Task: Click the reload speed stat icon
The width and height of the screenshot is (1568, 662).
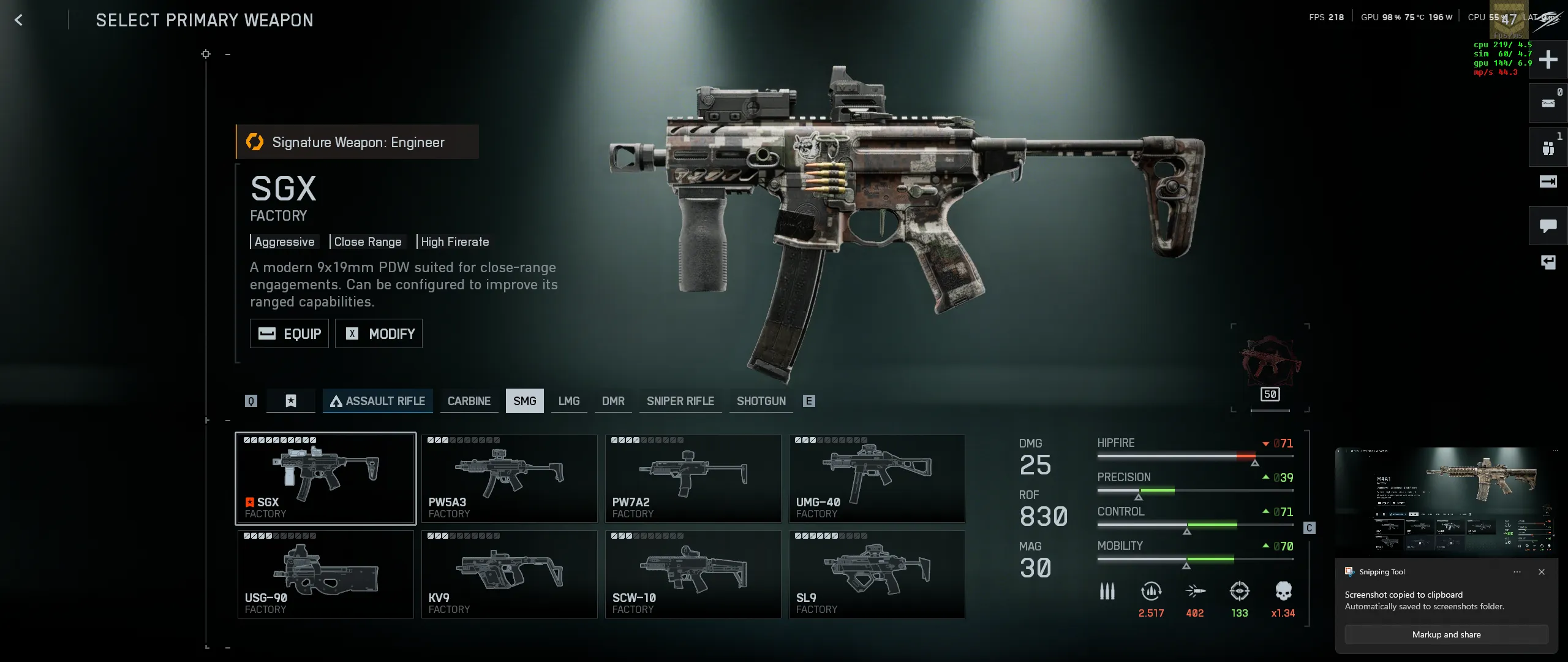Action: point(1151,590)
